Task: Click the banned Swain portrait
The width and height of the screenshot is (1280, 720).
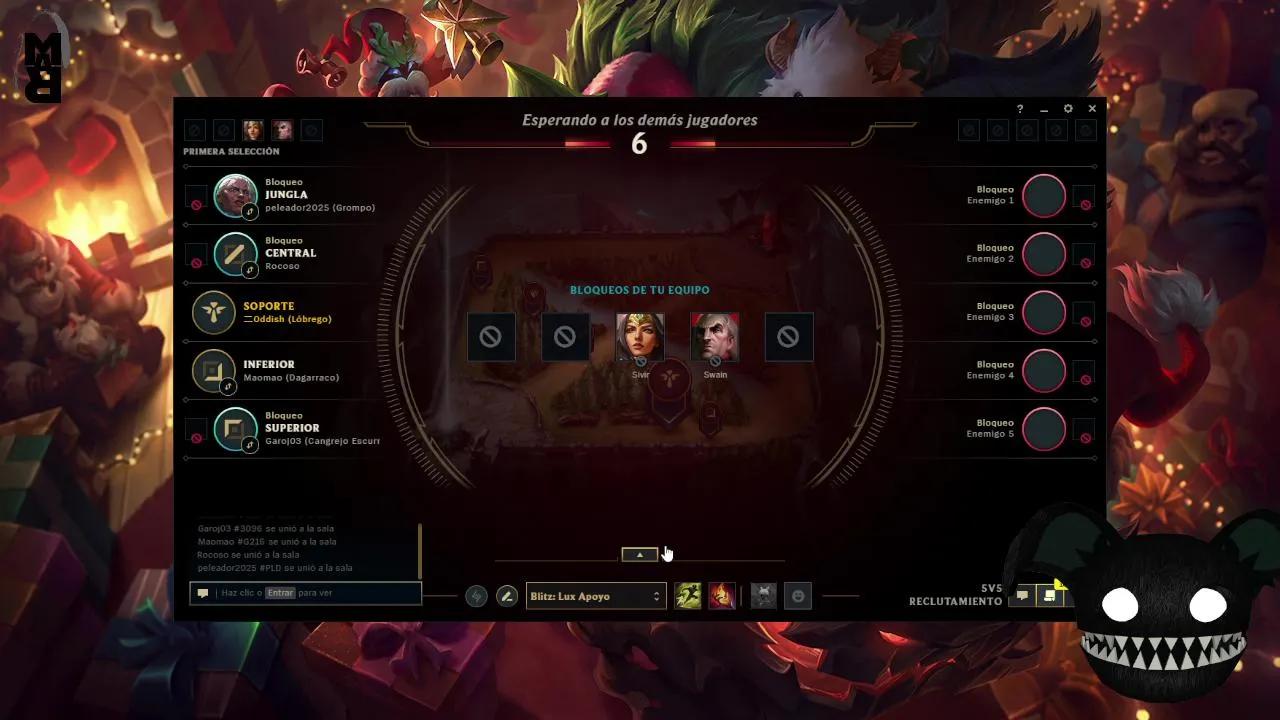Action: [714, 337]
